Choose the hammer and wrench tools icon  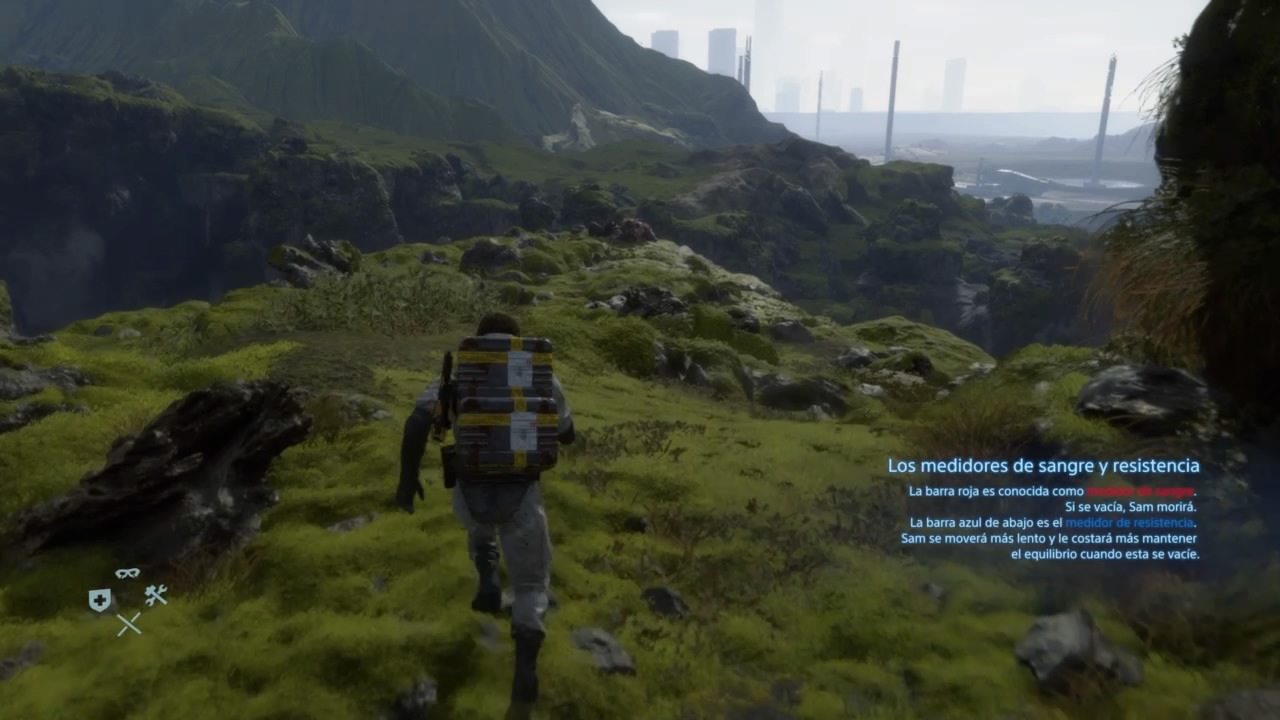tap(155, 596)
